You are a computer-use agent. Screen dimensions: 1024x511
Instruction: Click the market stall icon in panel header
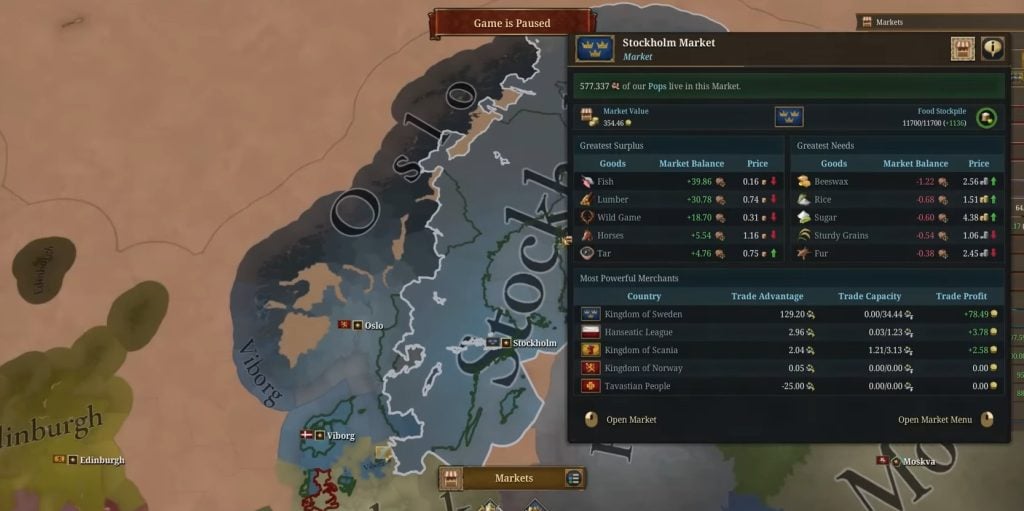[x=962, y=48]
